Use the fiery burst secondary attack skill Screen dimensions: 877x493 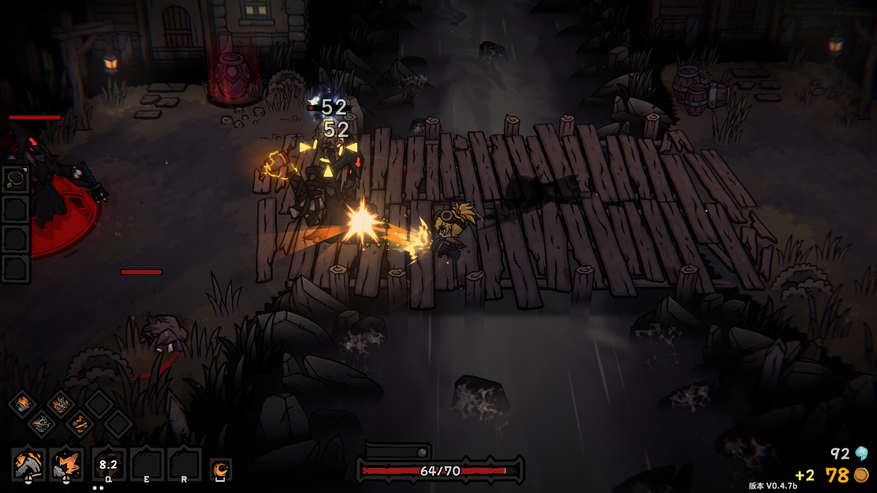coord(67,464)
